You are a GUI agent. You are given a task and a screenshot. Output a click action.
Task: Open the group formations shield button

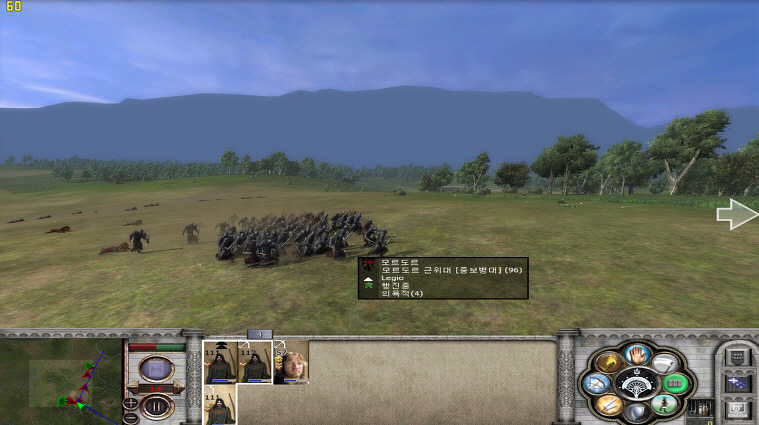[x=735, y=357]
